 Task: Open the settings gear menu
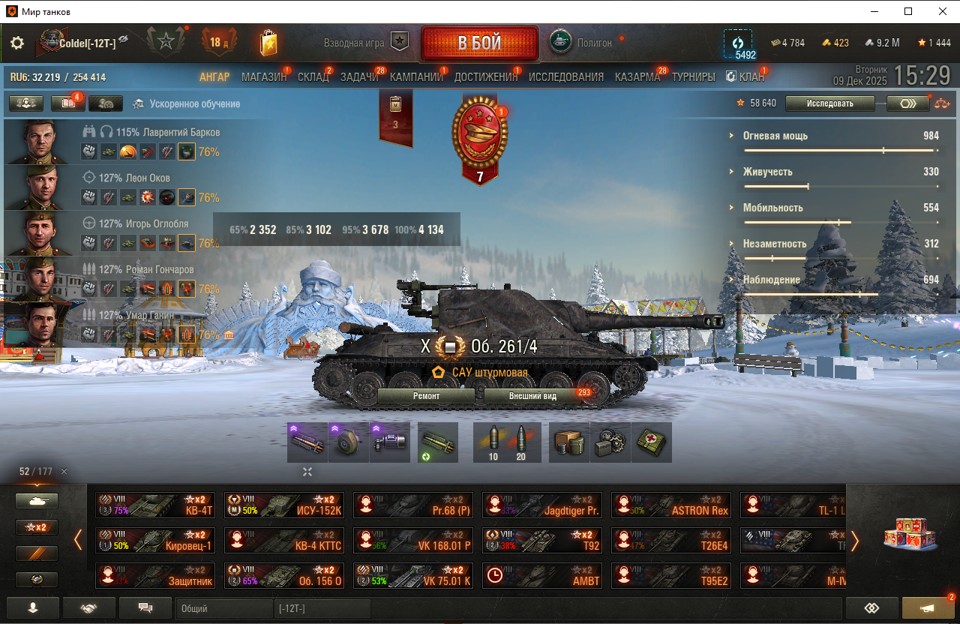[x=17, y=43]
